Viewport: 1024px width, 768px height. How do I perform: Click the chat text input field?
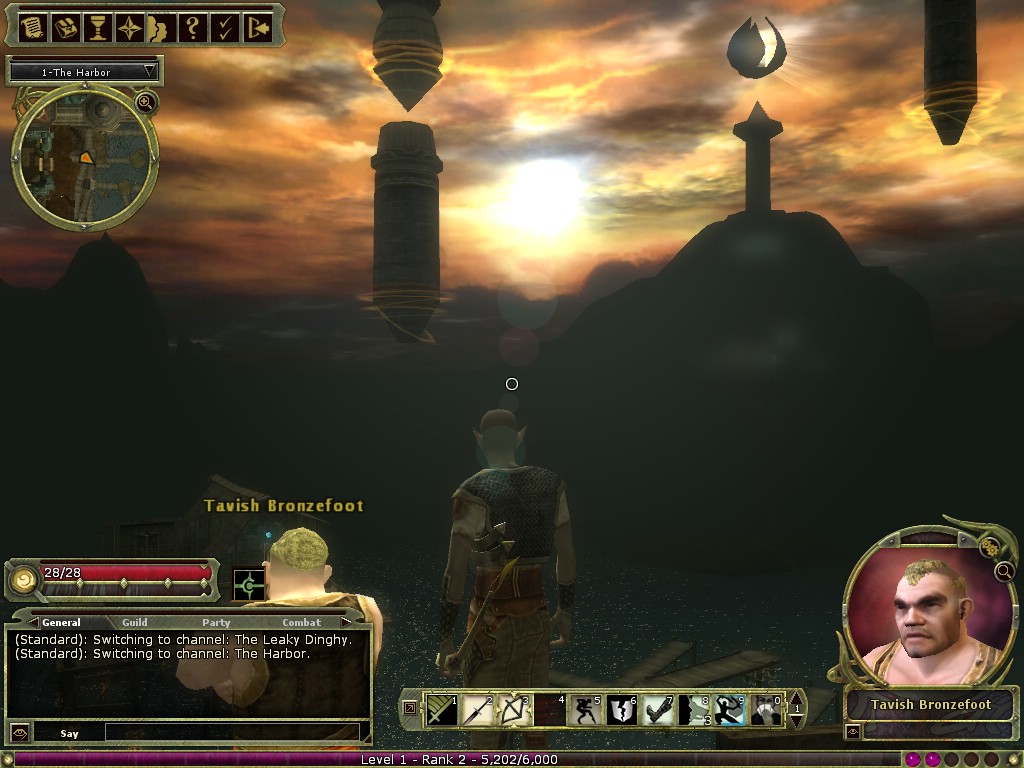230,733
